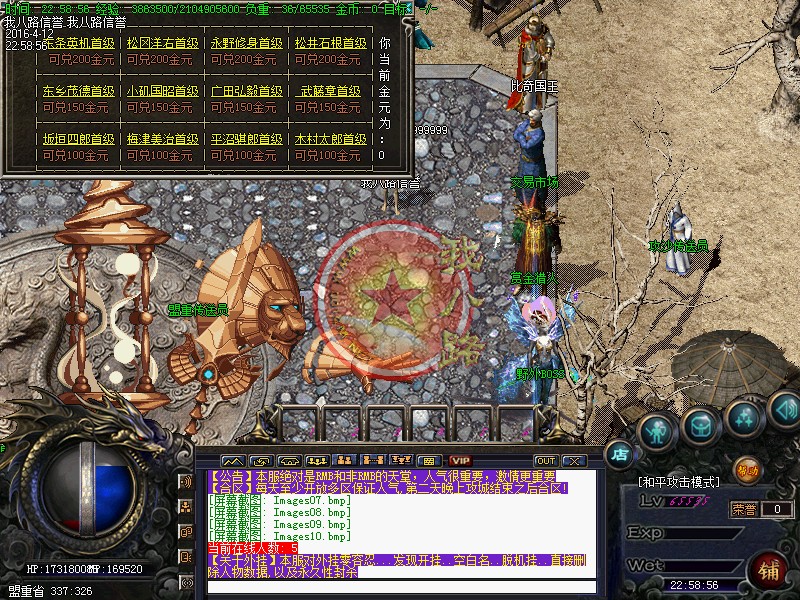Open the skills sparkle icon
The height and width of the screenshot is (600, 800).
[x=742, y=417]
